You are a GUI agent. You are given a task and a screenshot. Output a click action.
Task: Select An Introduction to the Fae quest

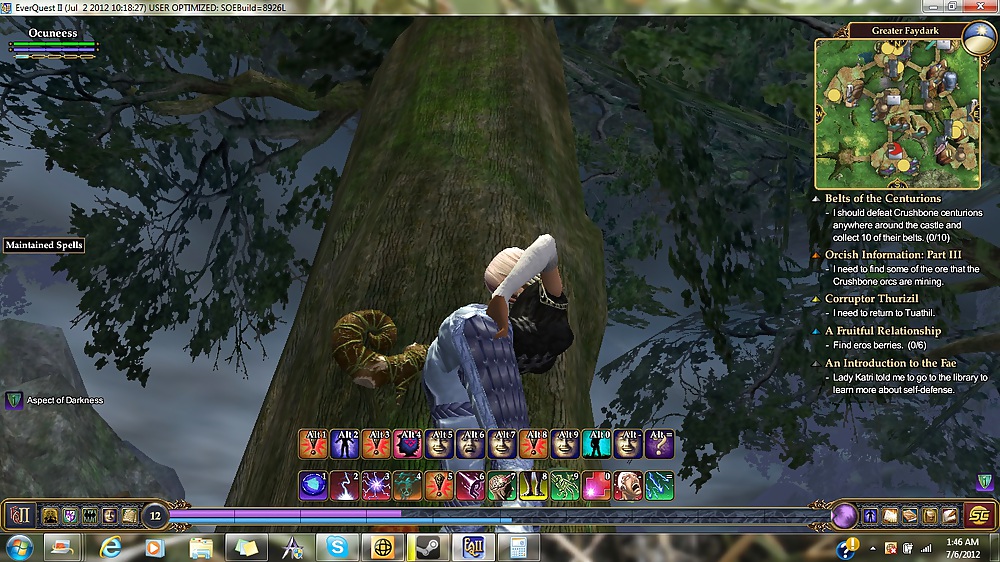(x=891, y=363)
